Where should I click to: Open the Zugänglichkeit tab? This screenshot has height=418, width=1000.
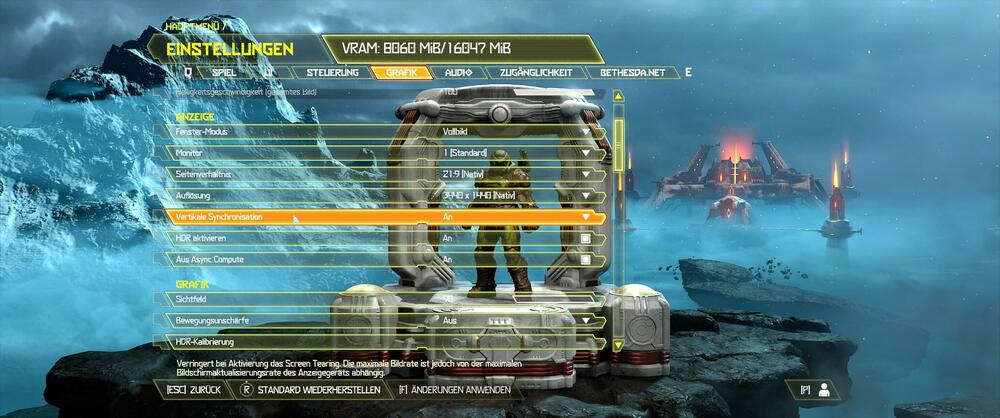point(538,73)
